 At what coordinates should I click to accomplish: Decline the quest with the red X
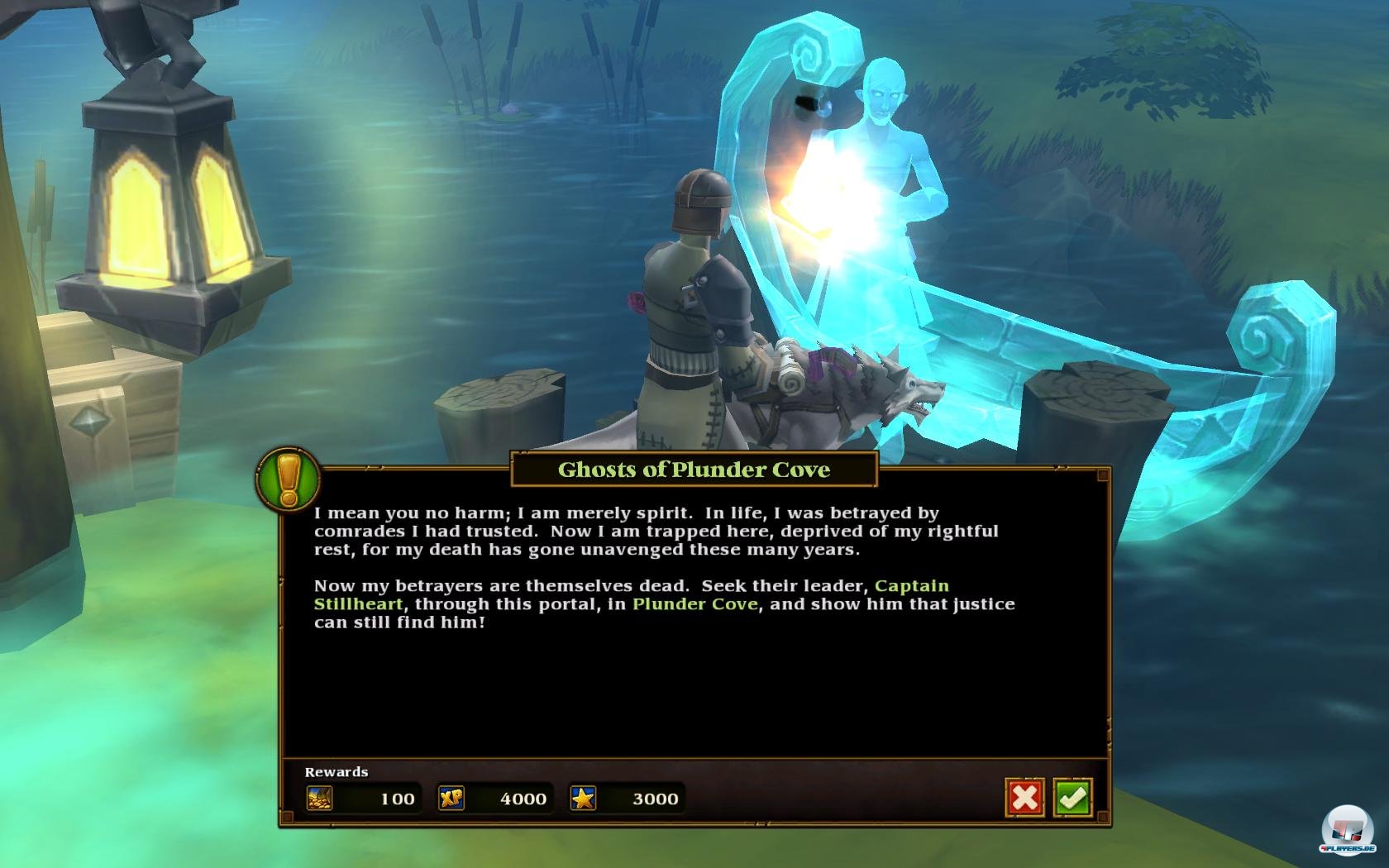(1025, 798)
